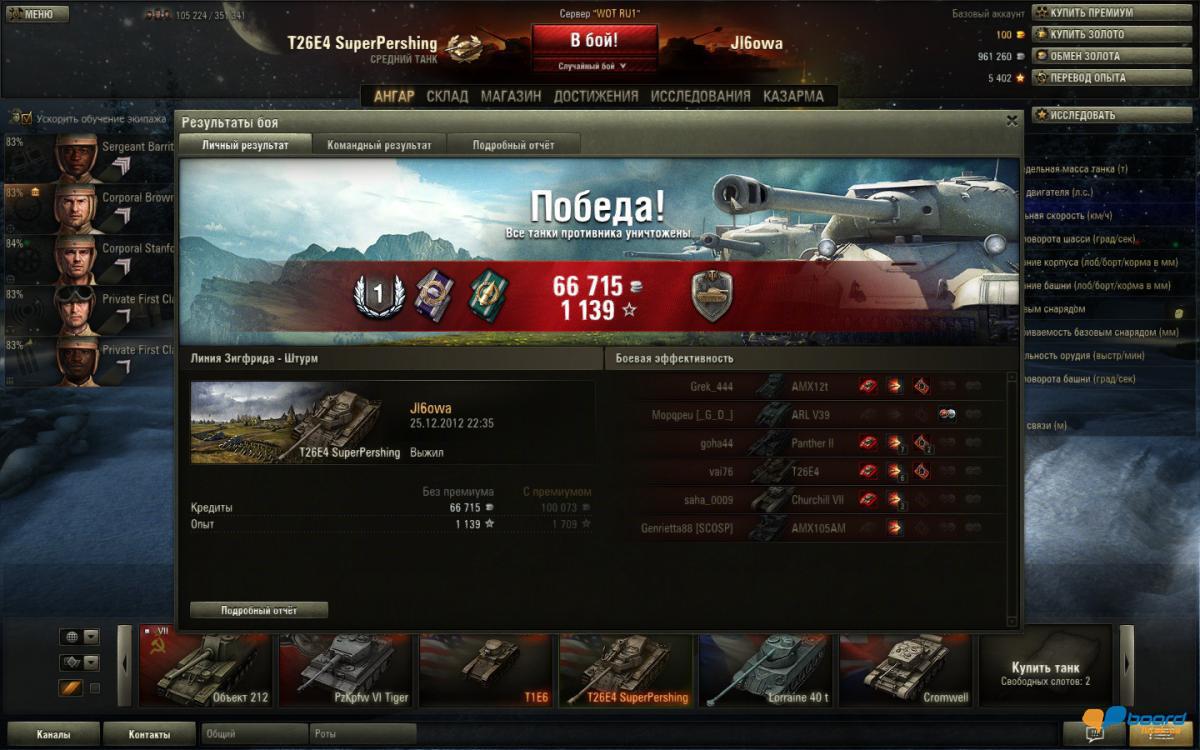Click the Подробный отчёт button below the stats
This screenshot has width=1200, height=750.
(x=259, y=610)
